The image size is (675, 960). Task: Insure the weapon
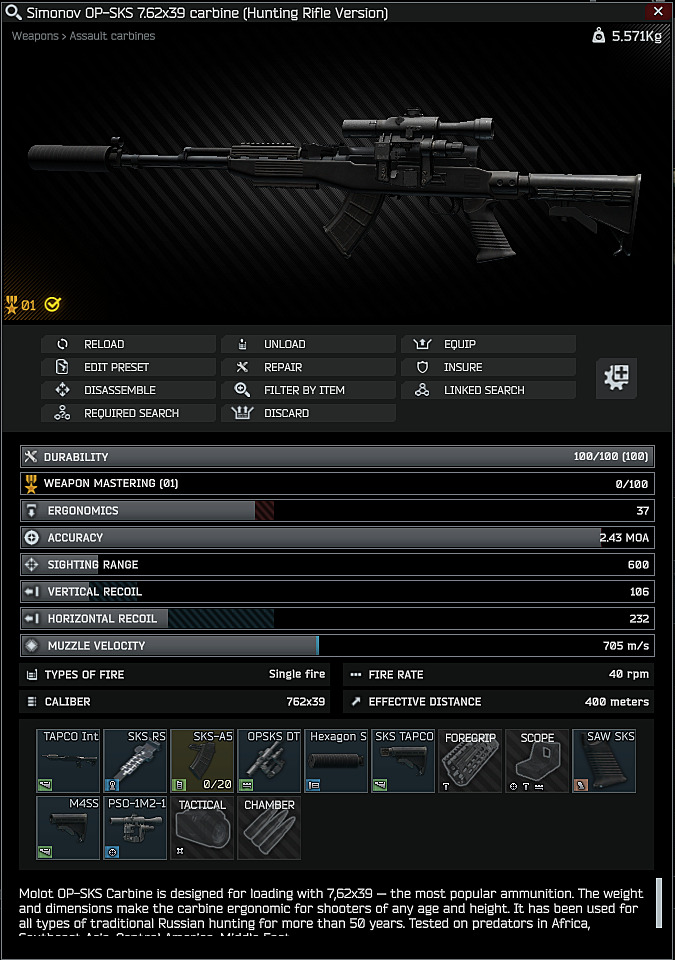[488, 367]
